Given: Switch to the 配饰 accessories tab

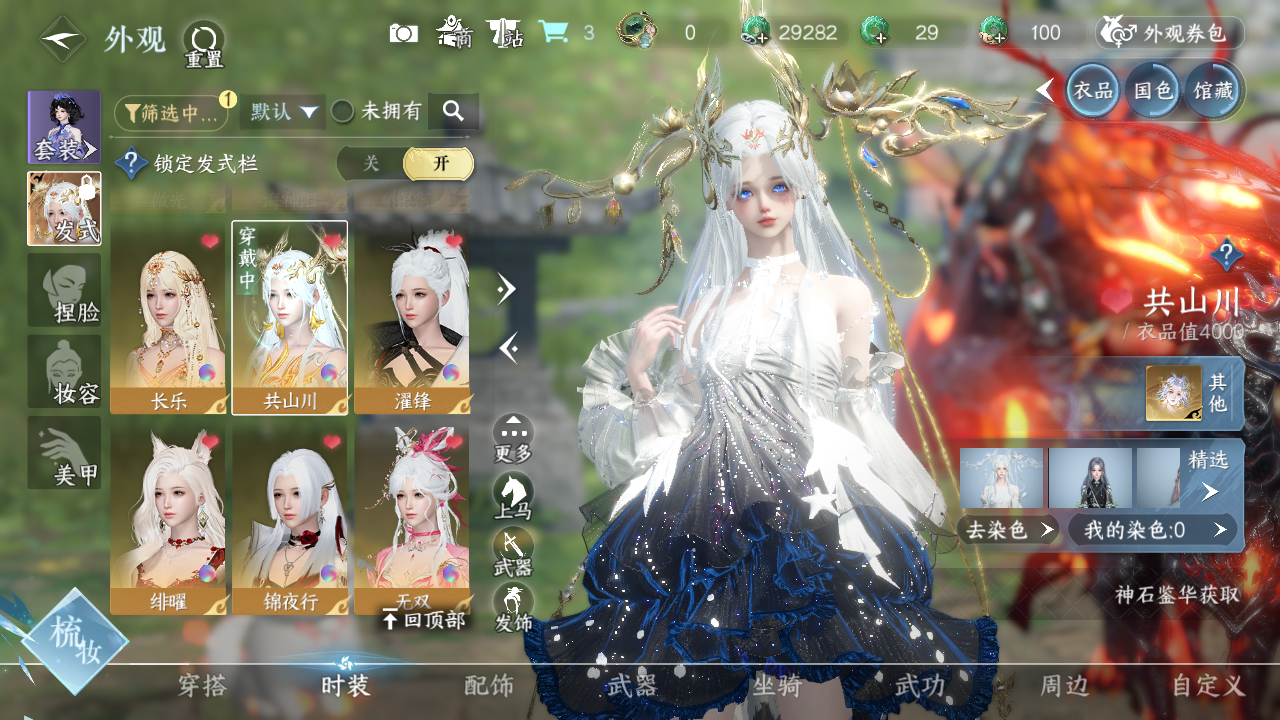Looking at the screenshot, I should click(489, 685).
